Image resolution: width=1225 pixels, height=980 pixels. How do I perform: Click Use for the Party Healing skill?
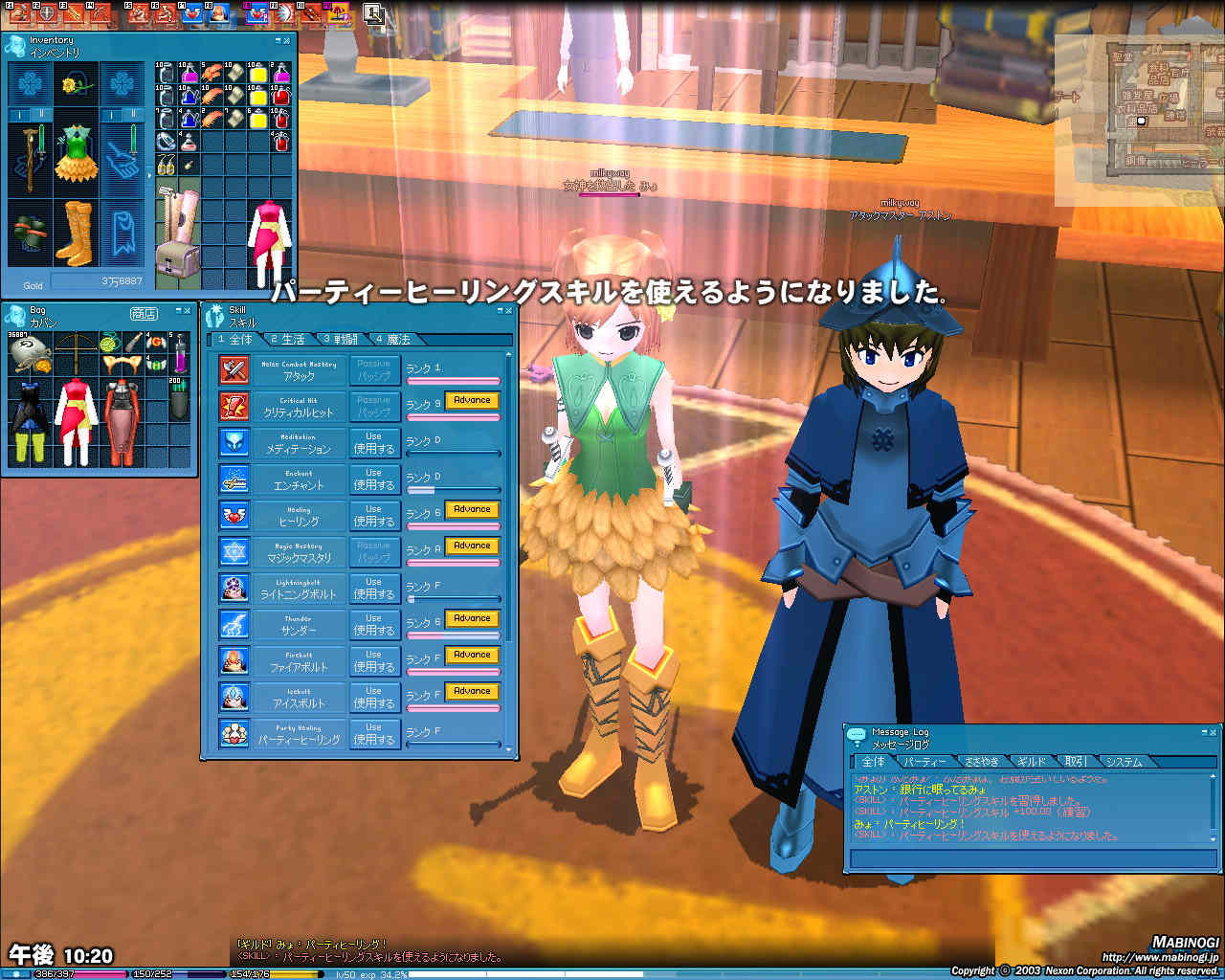pos(373,734)
